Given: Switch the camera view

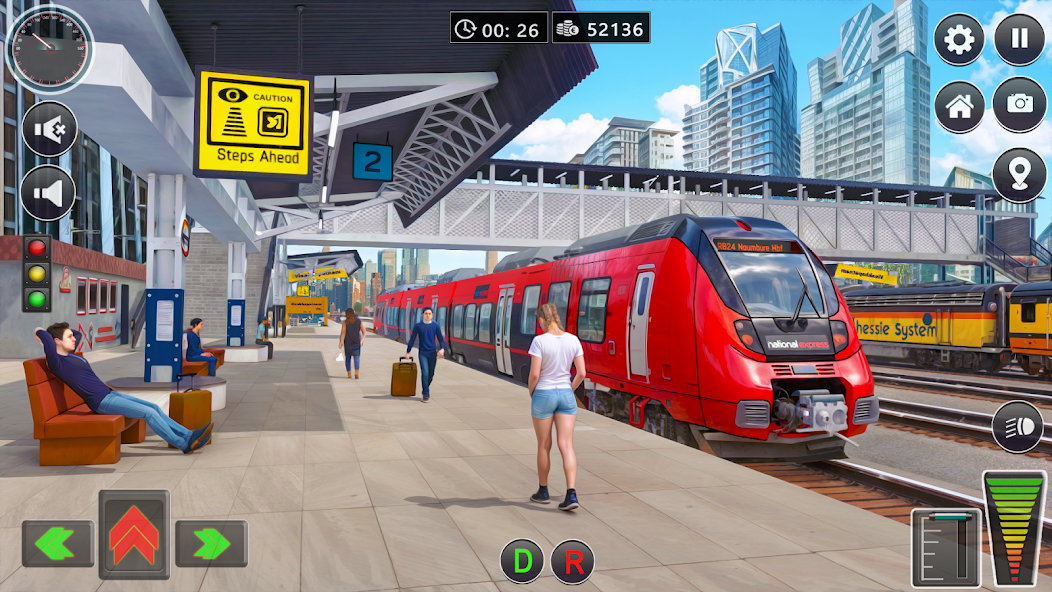Looking at the screenshot, I should pyautogui.click(x=1019, y=106).
